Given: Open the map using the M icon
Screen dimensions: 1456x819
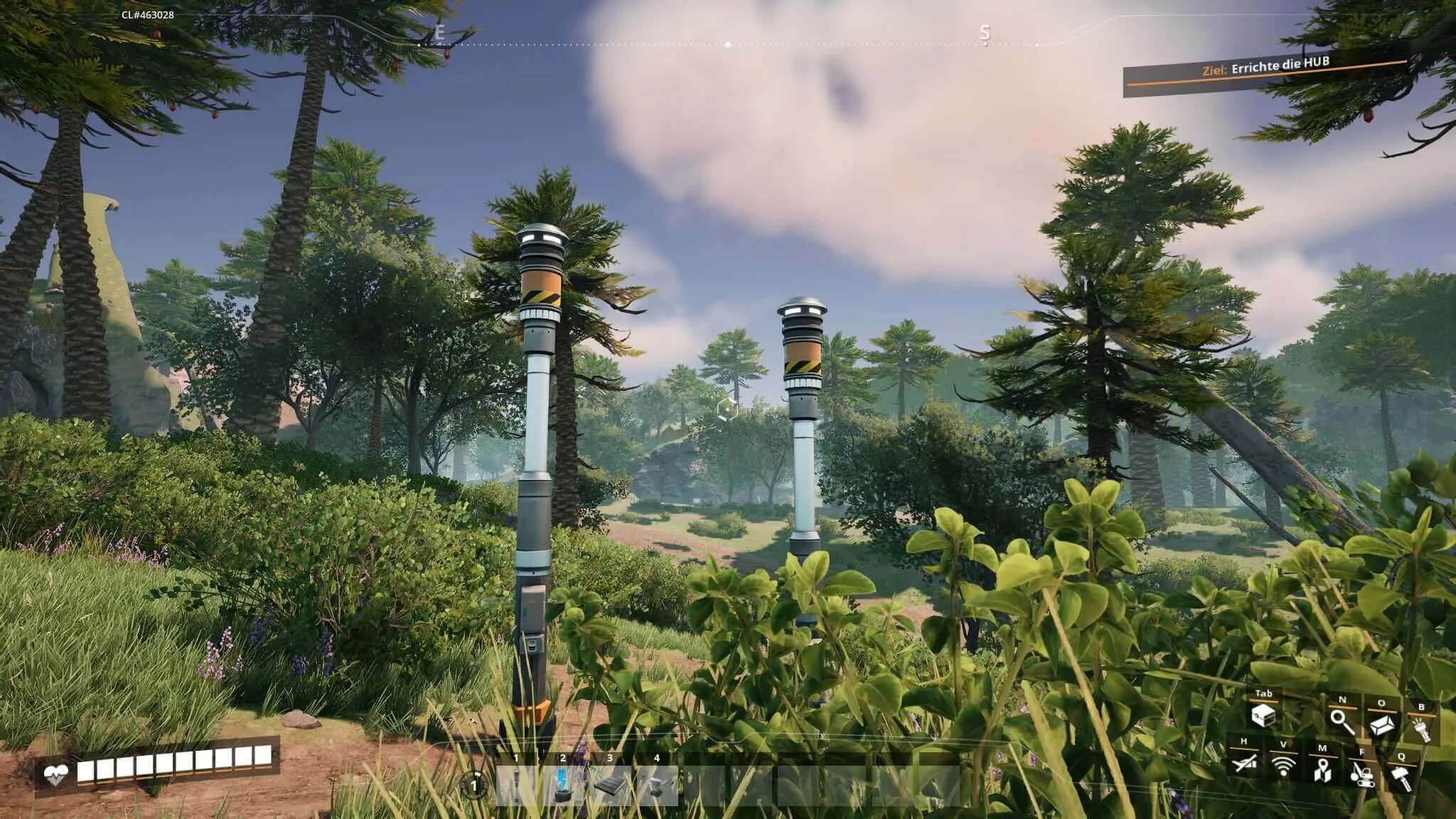Looking at the screenshot, I should coord(1322,772).
